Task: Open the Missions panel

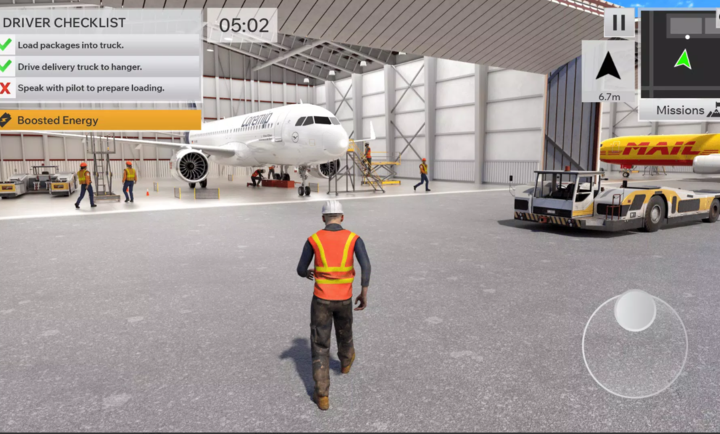Action: pyautogui.click(x=681, y=110)
